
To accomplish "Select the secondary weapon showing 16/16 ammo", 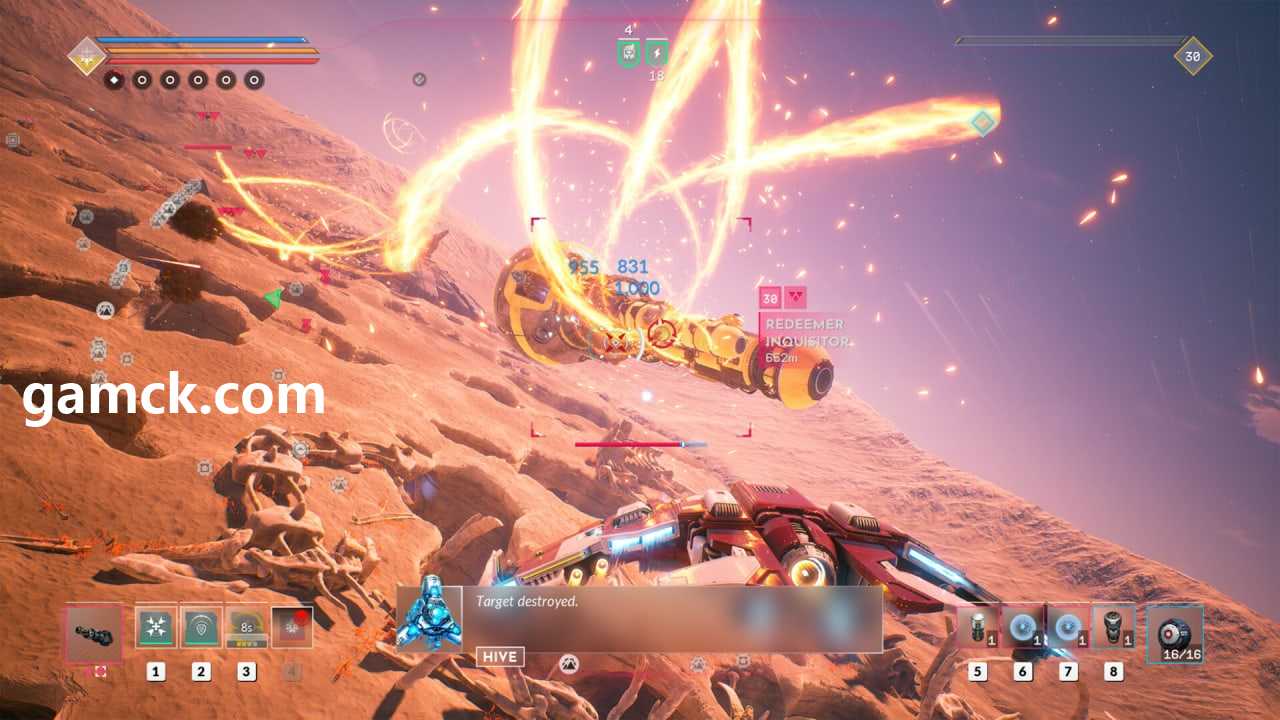I will tap(1174, 634).
